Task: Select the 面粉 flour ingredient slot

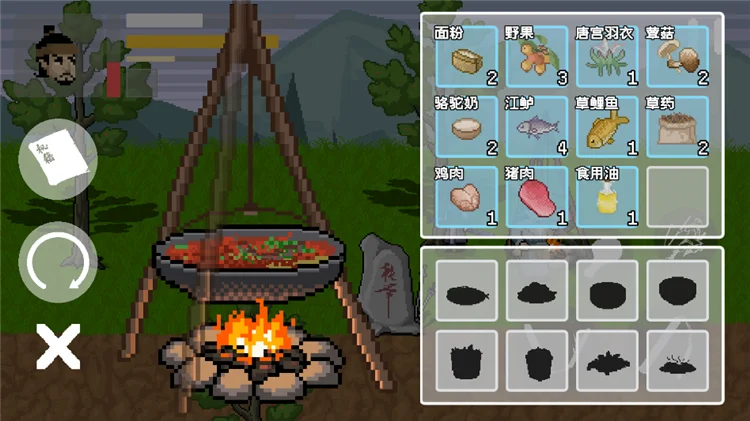Action: tap(465, 57)
